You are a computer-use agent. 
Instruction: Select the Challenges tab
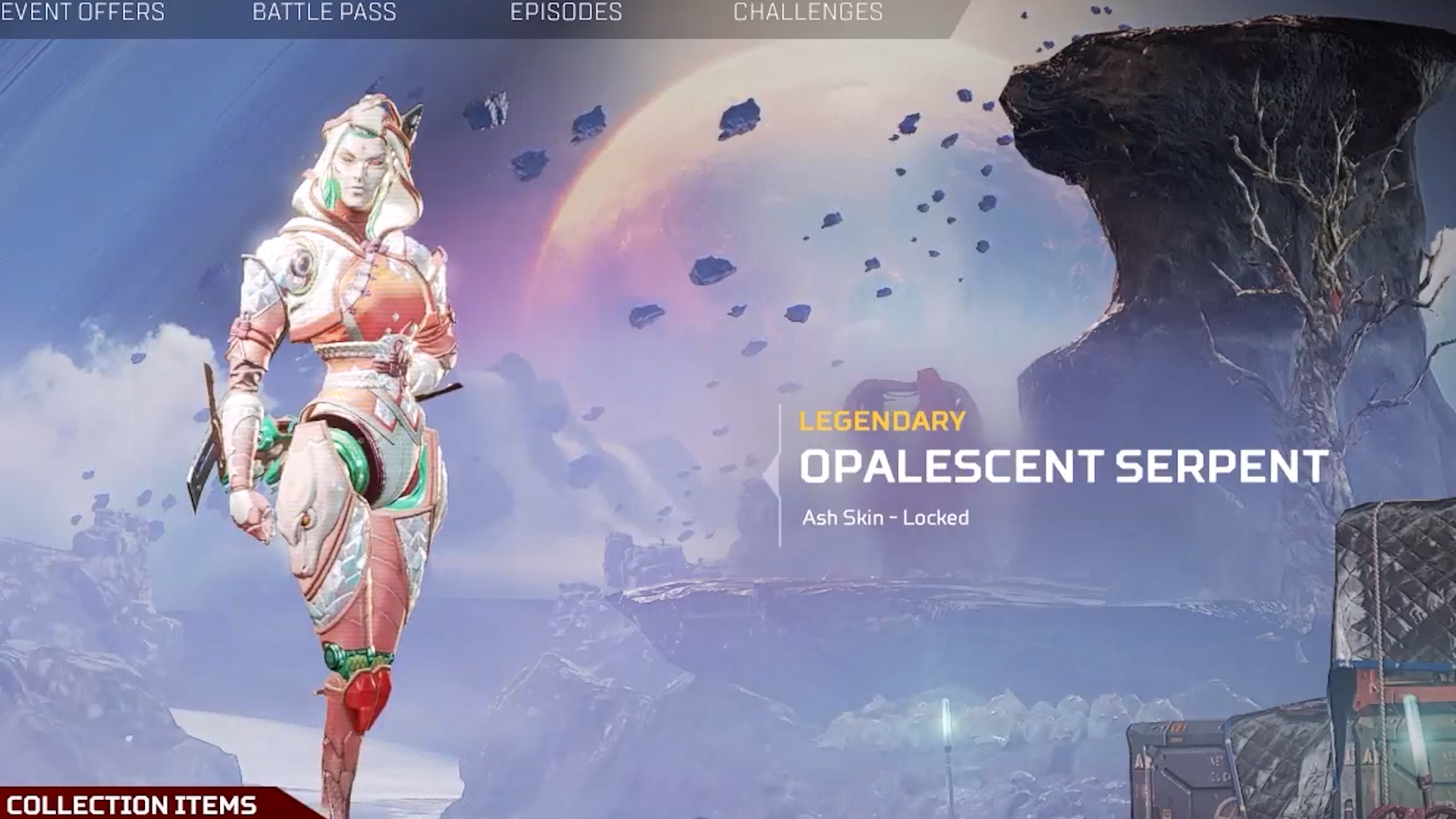808,13
